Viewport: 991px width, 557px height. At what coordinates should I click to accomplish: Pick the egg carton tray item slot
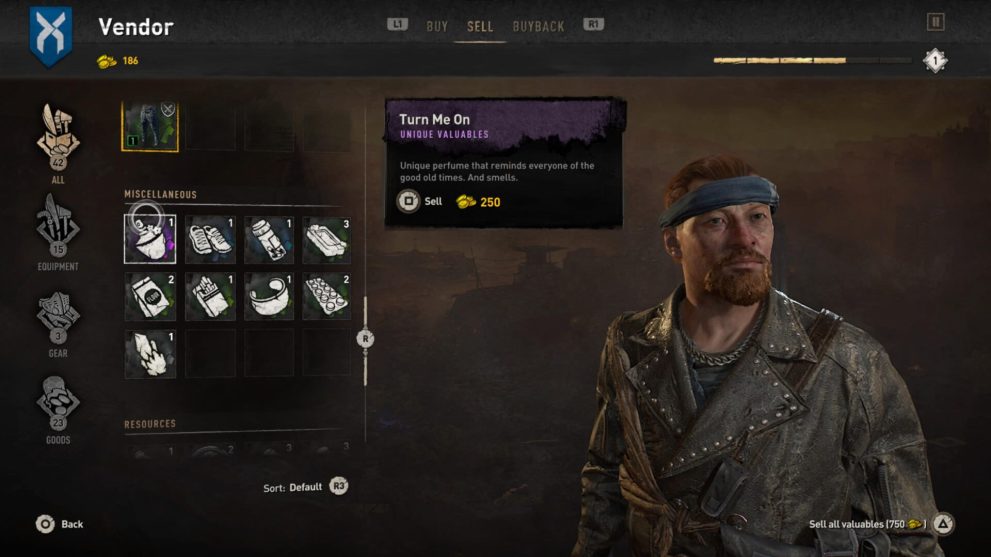click(327, 296)
